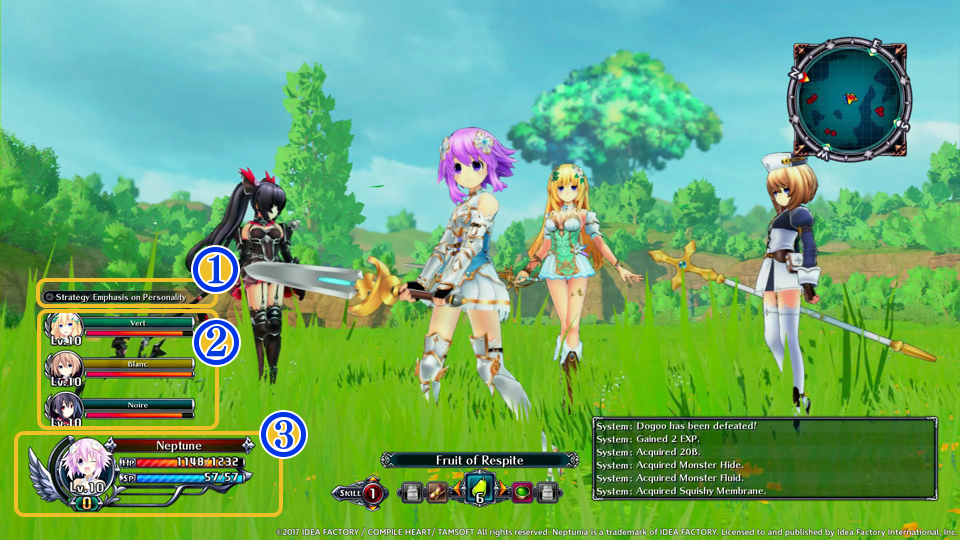
Task: Click the scroll item slot in hotbar
Action: point(437,492)
